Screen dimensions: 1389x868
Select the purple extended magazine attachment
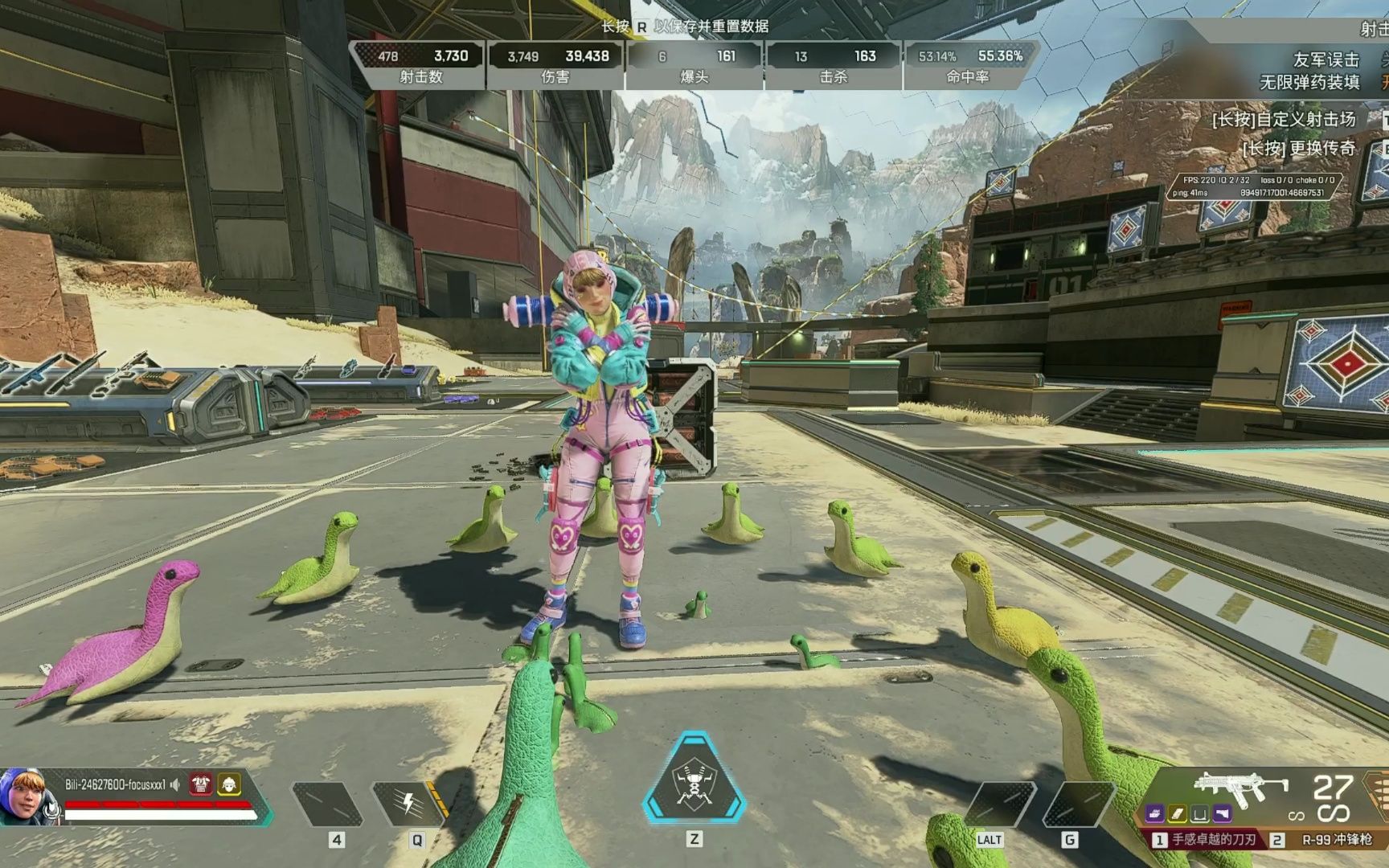[1156, 814]
